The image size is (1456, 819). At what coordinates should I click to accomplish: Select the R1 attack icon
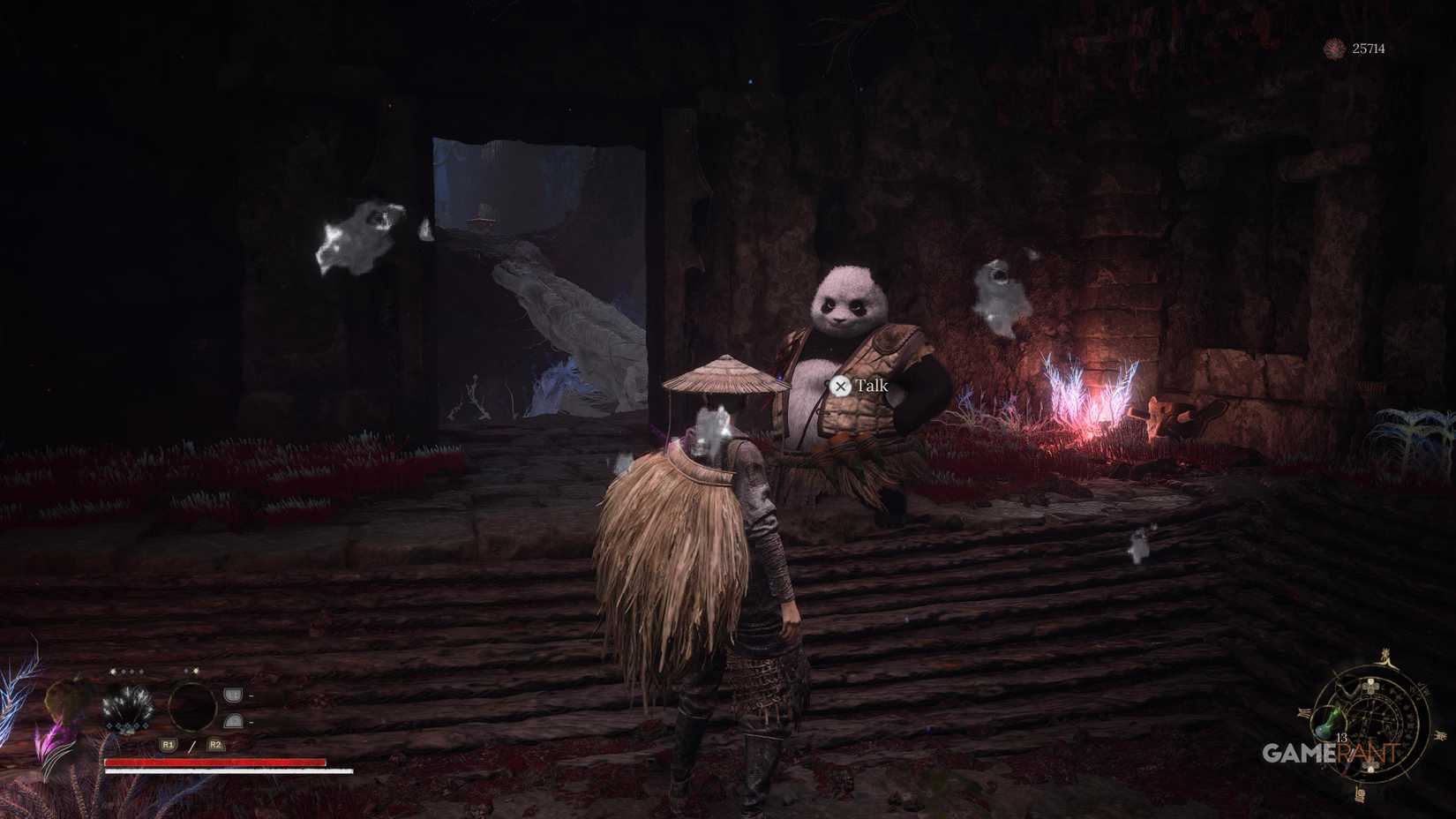coord(167,746)
